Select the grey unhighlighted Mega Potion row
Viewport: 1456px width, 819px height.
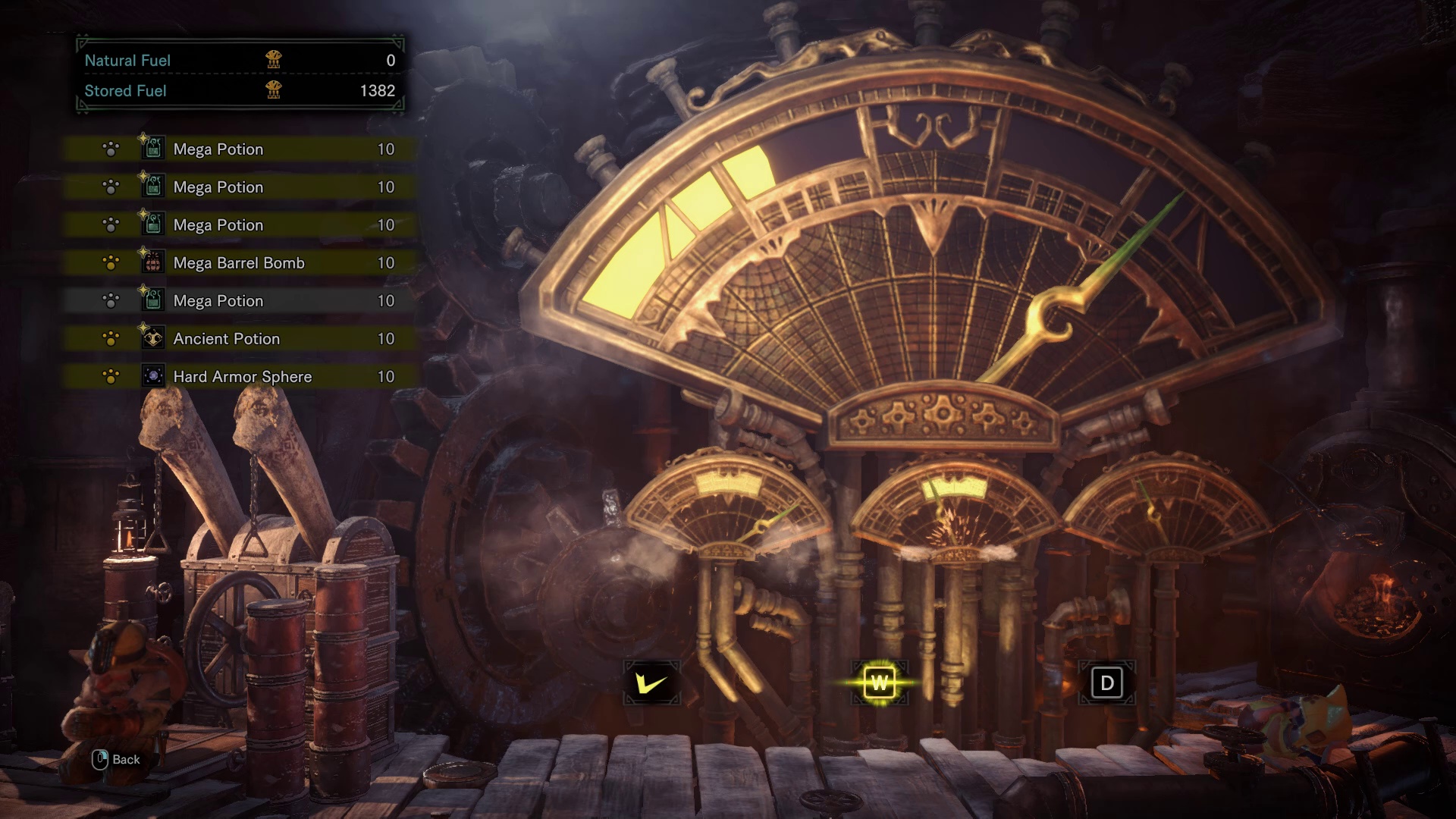(240, 301)
